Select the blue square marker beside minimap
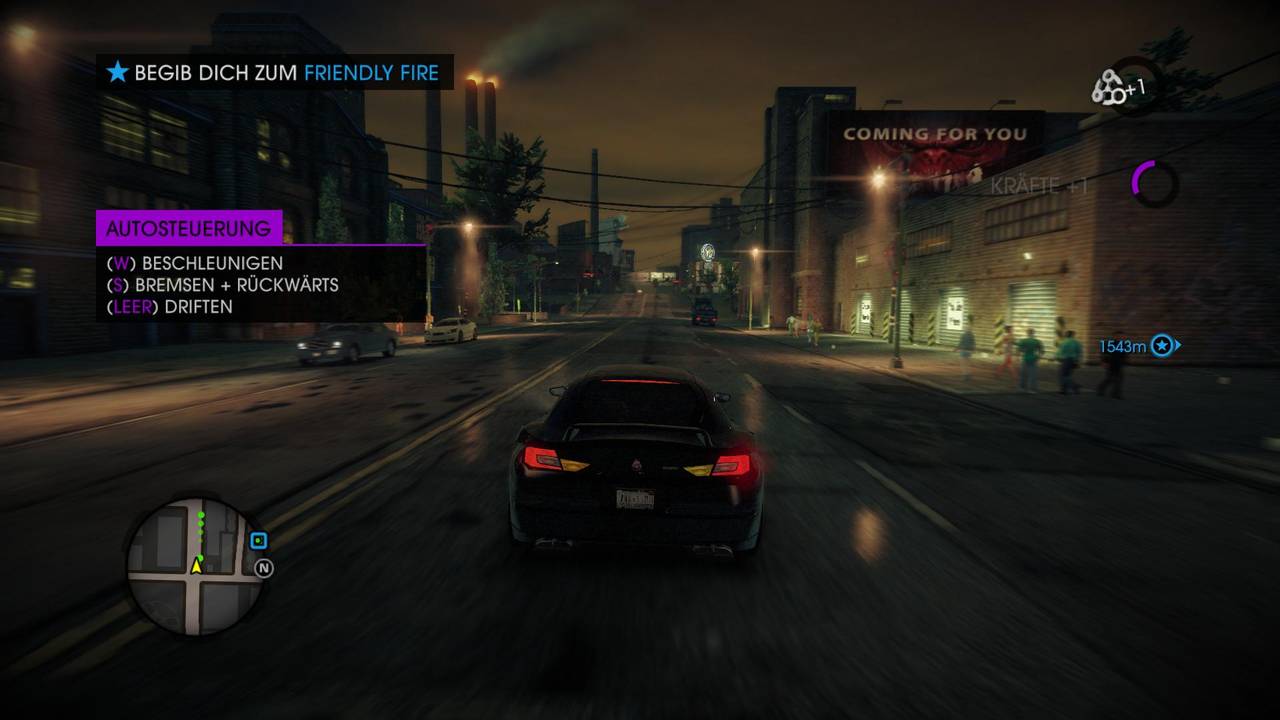The width and height of the screenshot is (1280, 720). pyautogui.click(x=259, y=541)
